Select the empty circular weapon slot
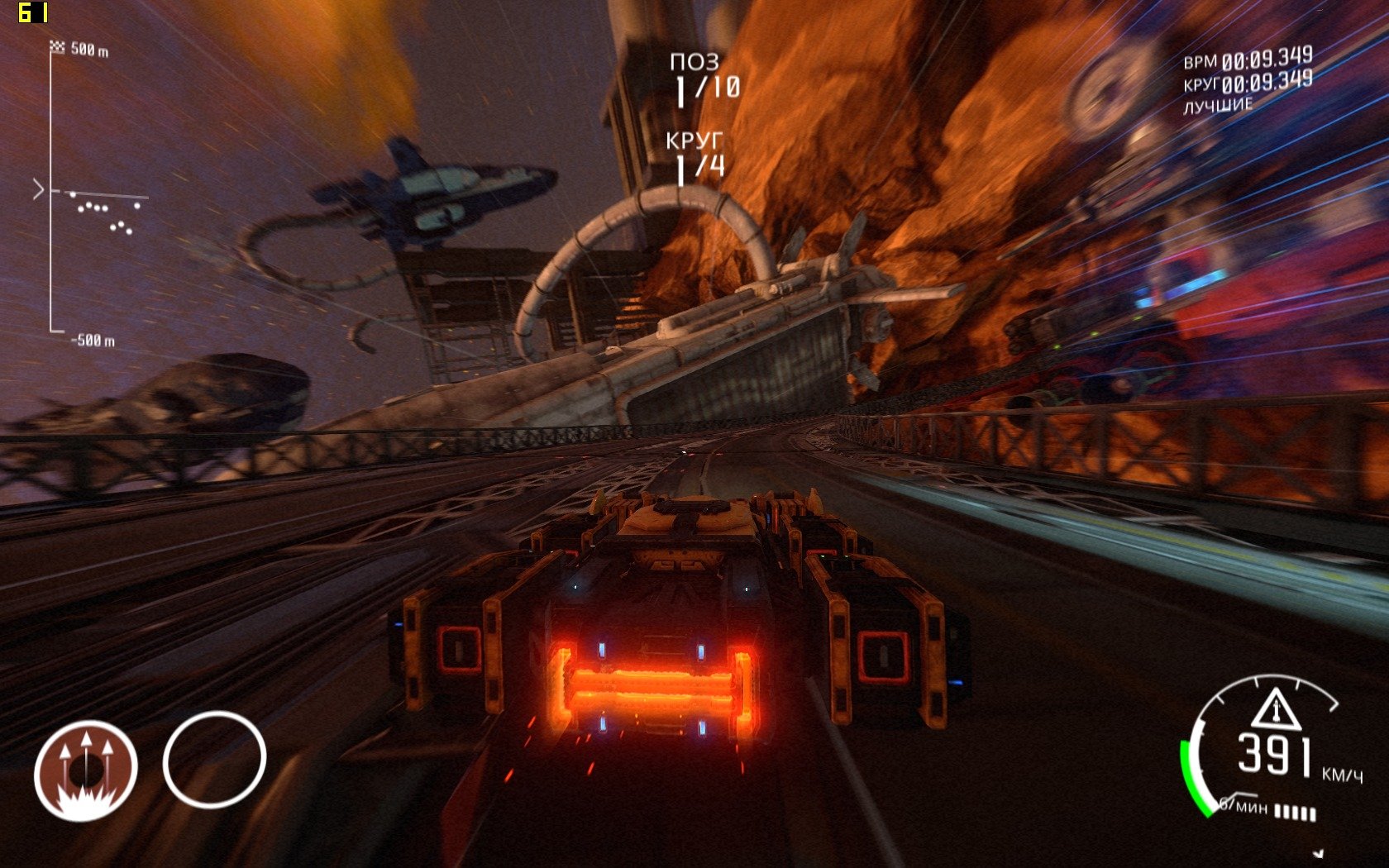The width and height of the screenshot is (1389, 868). tap(214, 759)
